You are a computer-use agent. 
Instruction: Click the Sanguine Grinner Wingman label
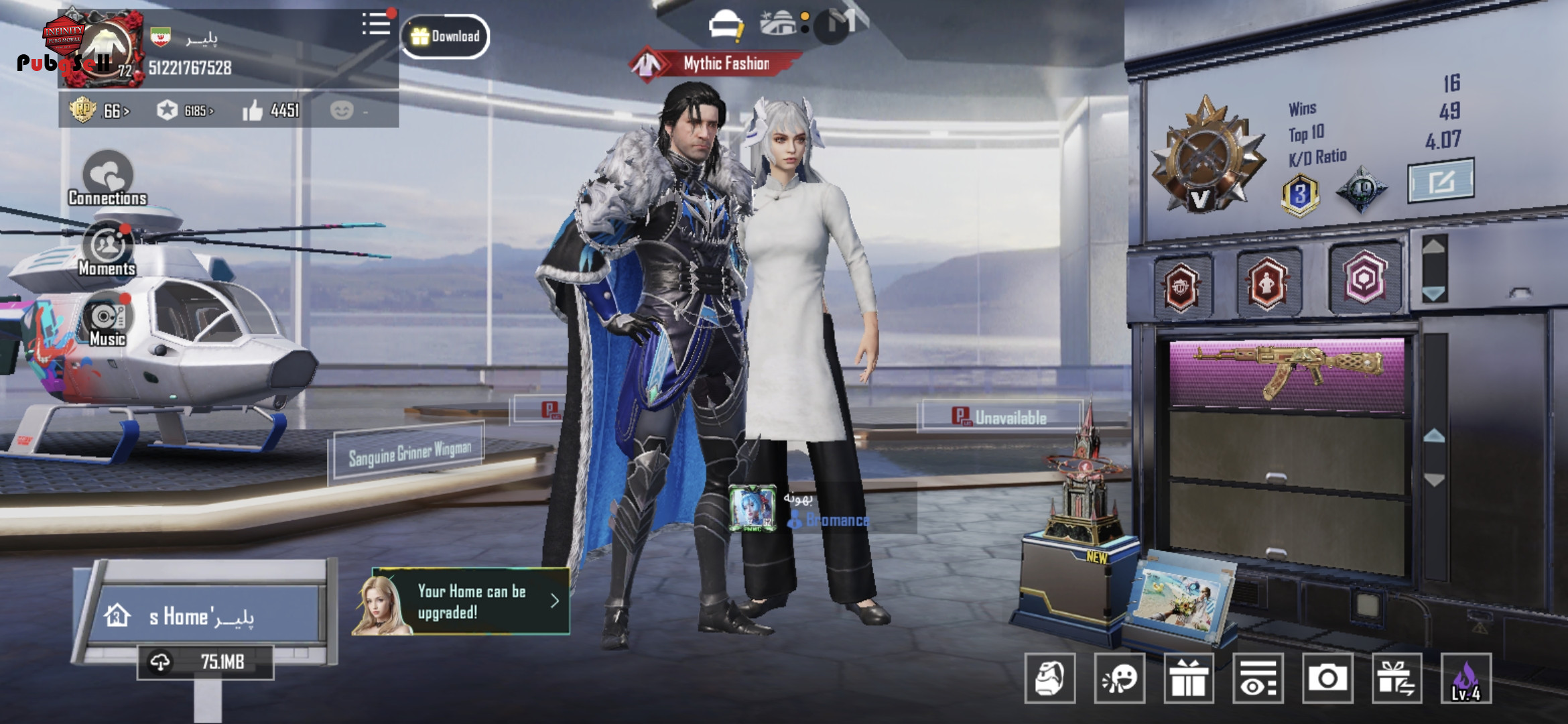point(409,453)
